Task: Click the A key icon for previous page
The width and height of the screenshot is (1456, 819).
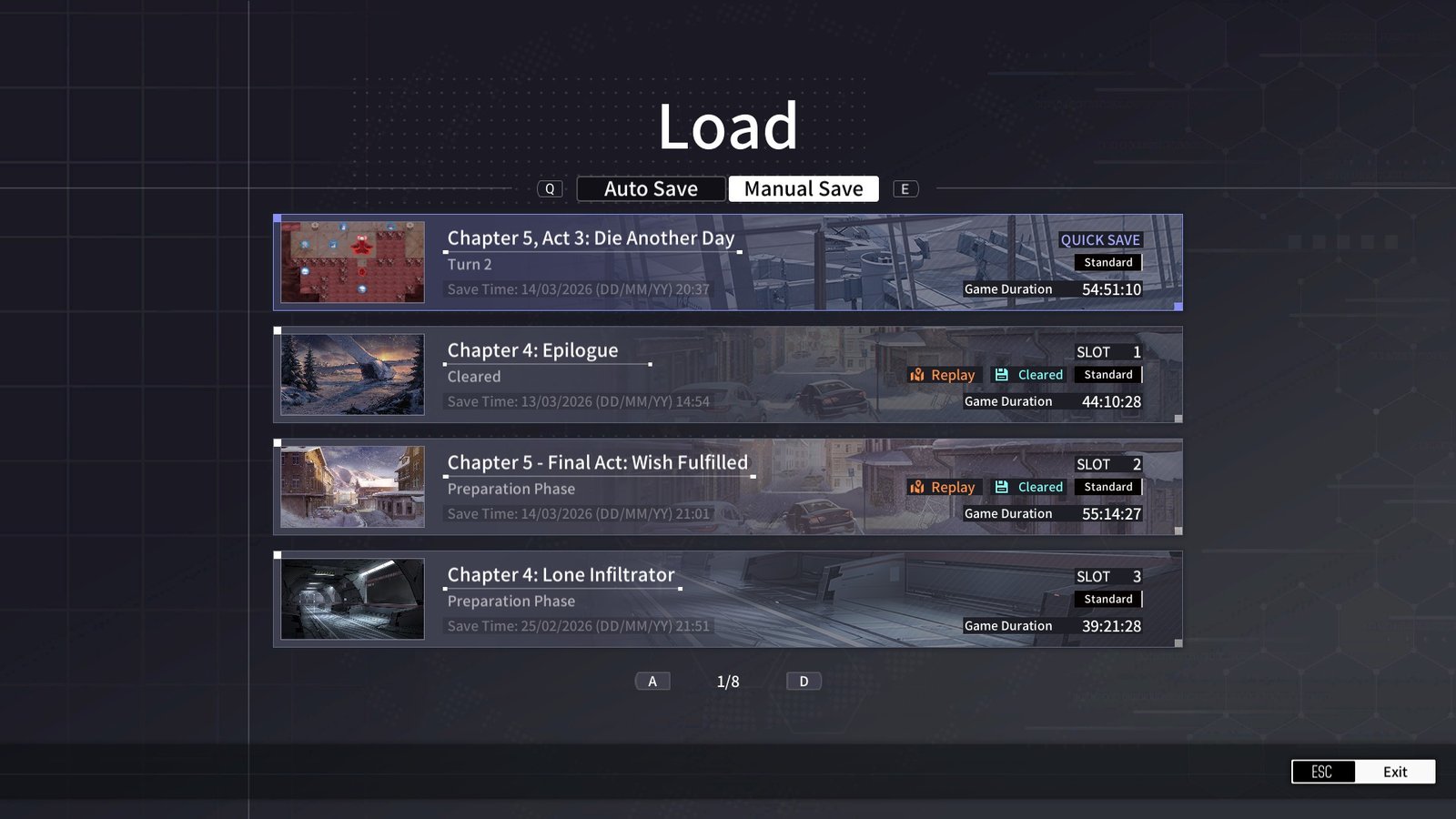Action: [652, 680]
